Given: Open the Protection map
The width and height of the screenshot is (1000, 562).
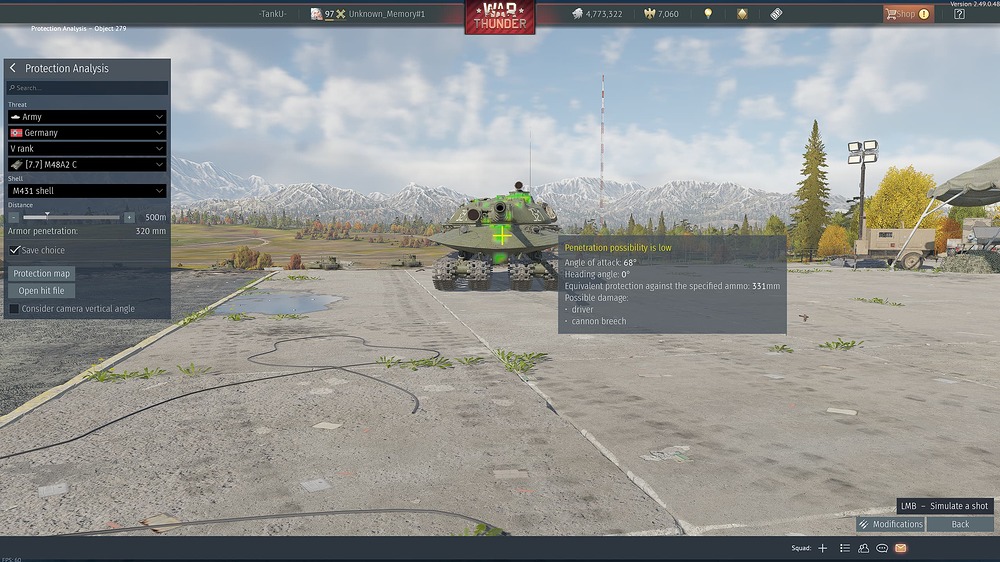Looking at the screenshot, I should pos(42,273).
